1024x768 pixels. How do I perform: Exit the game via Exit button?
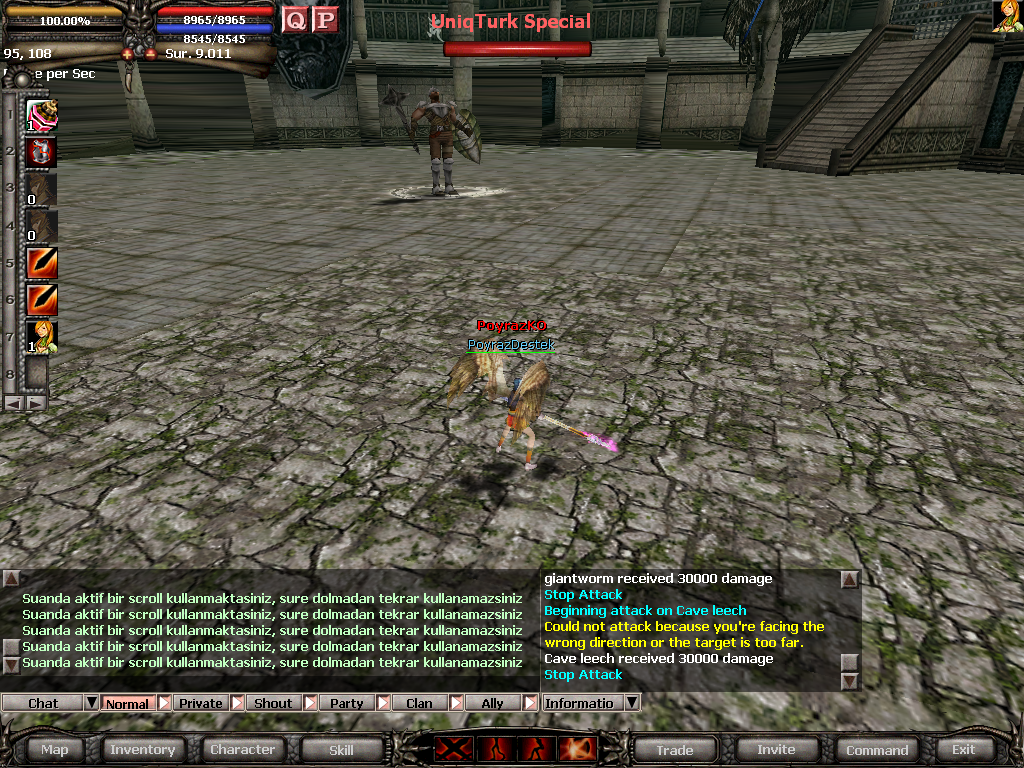[x=963, y=749]
